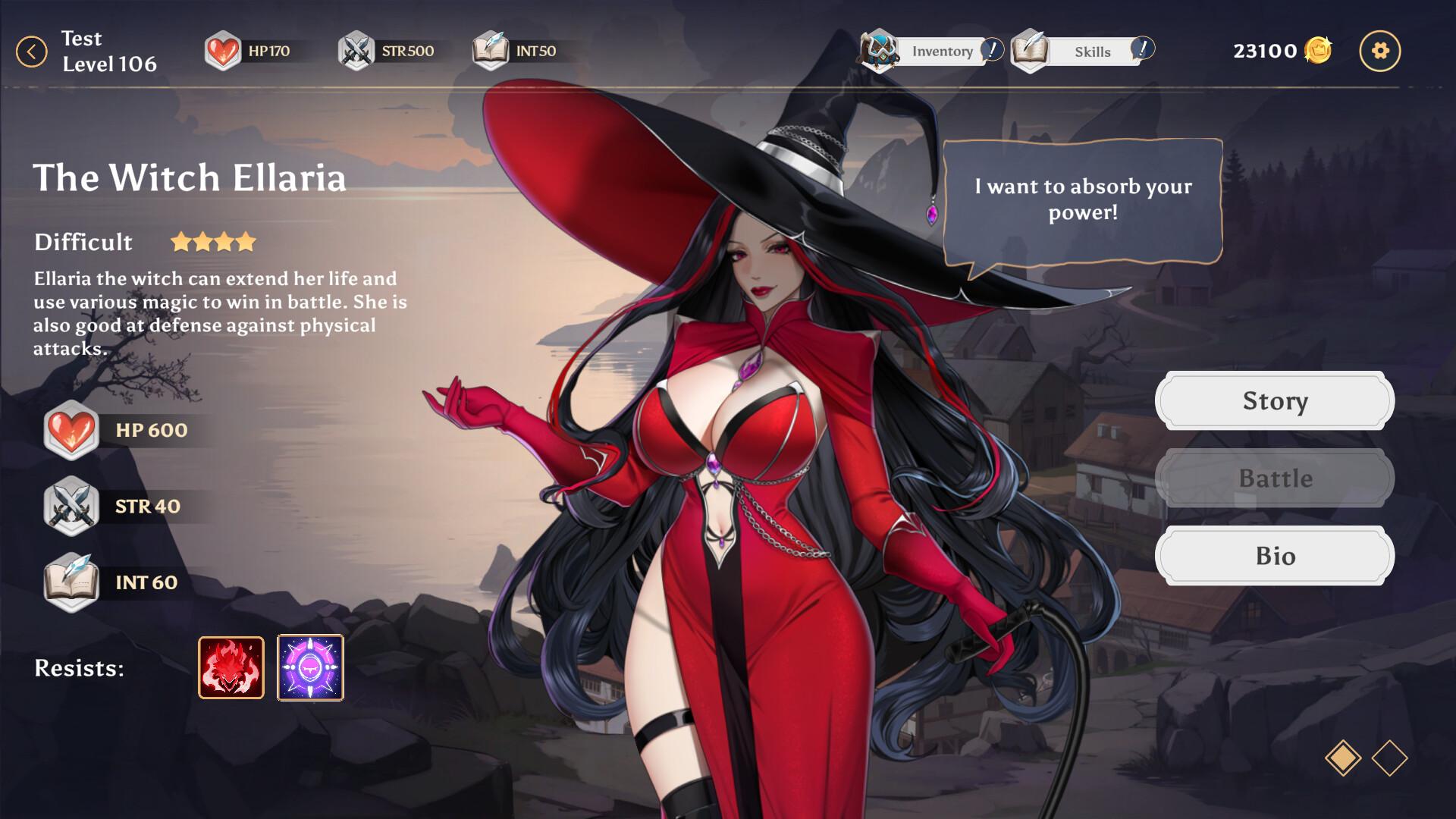This screenshot has width=1456, height=819.
Task: Open the Inventory panel
Action: (x=932, y=51)
